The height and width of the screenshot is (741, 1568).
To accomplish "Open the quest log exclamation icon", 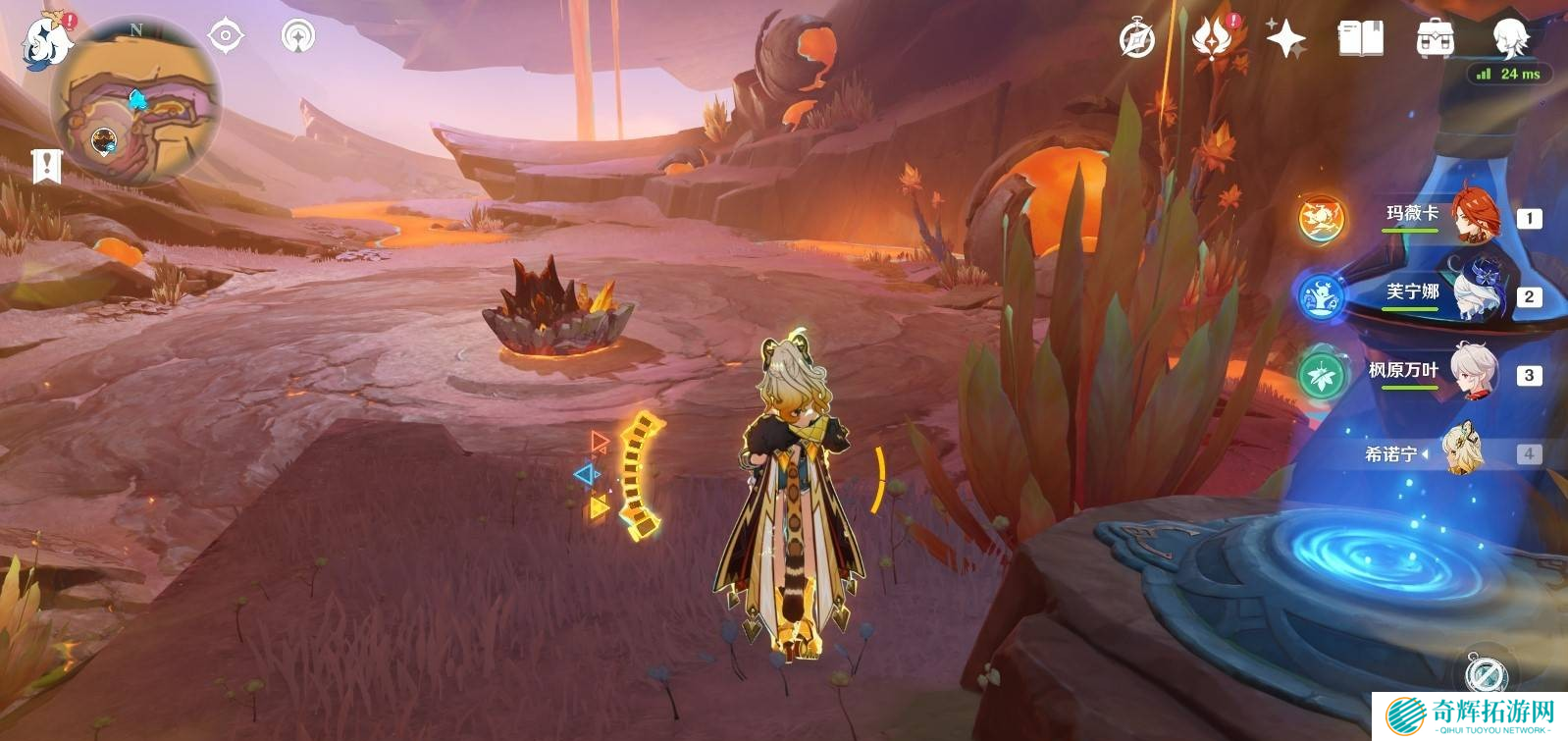I will (x=46, y=166).
